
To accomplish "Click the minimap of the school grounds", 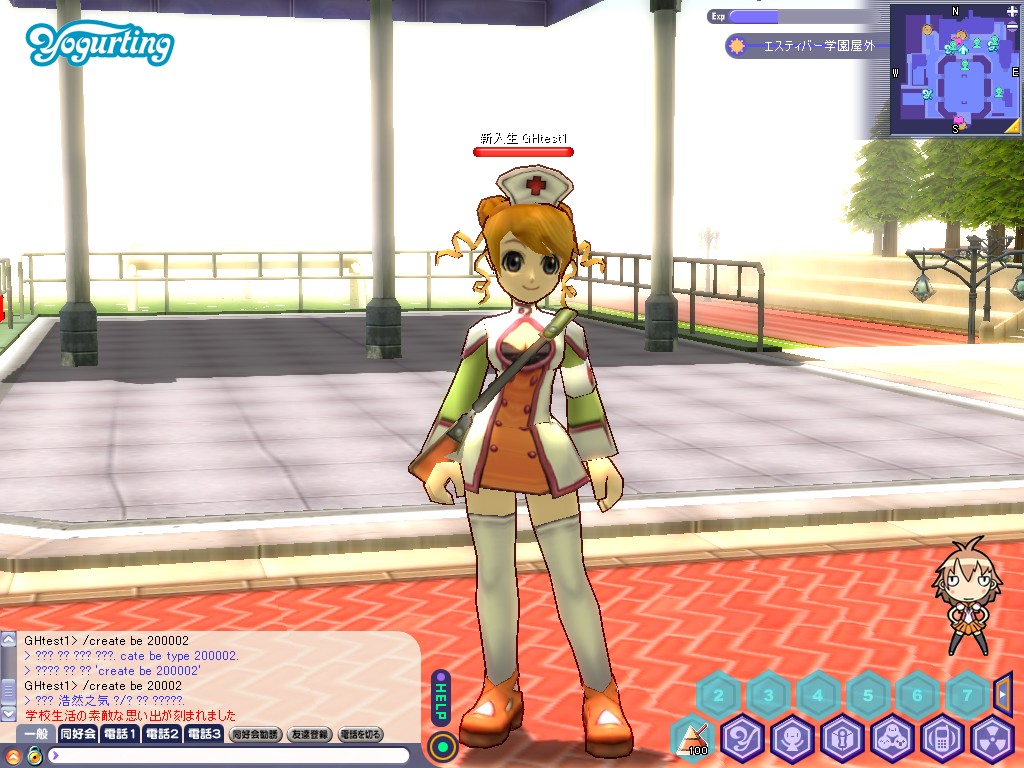I will point(957,80).
